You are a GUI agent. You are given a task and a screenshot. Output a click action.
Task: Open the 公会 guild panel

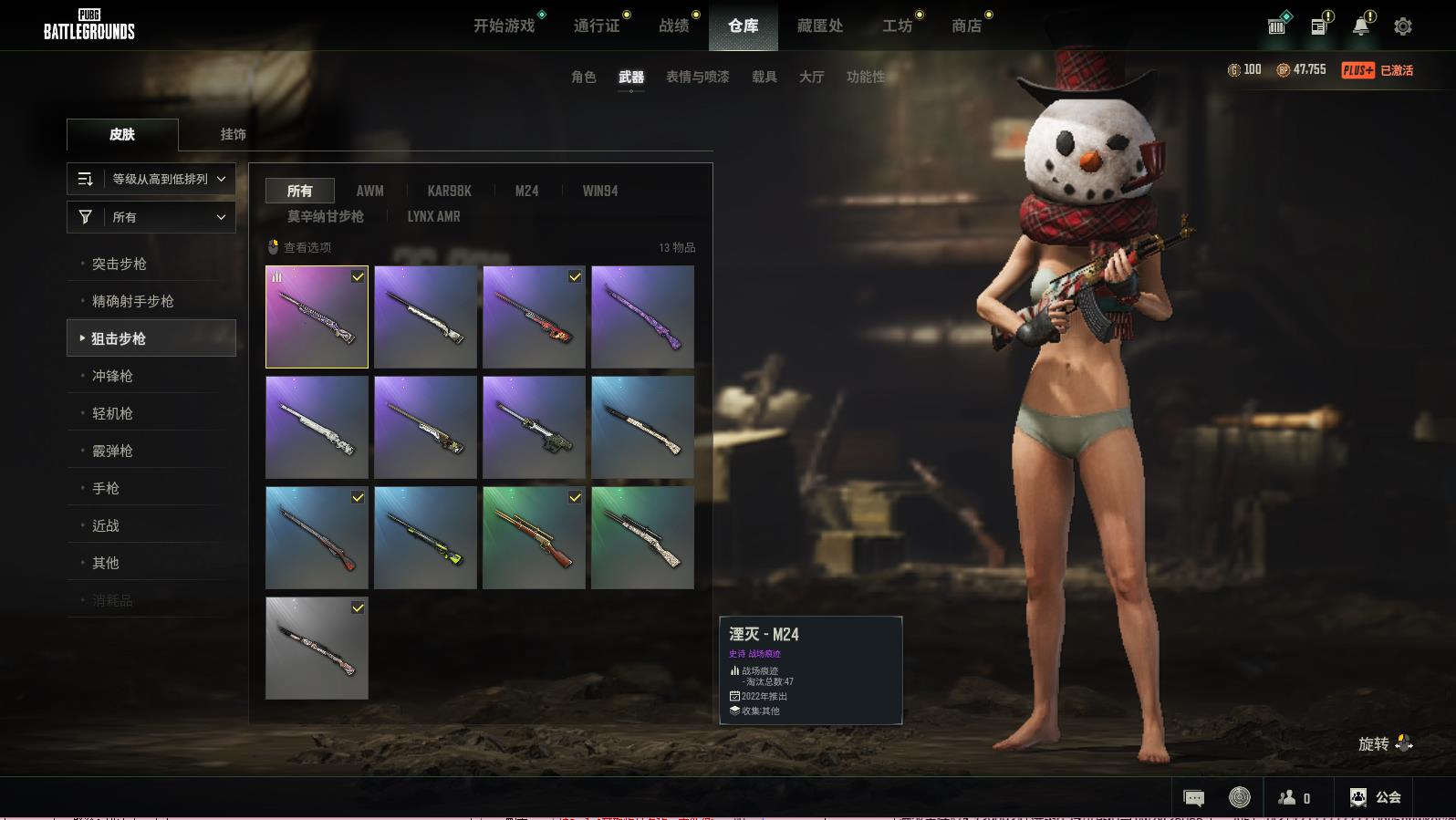point(1376,797)
